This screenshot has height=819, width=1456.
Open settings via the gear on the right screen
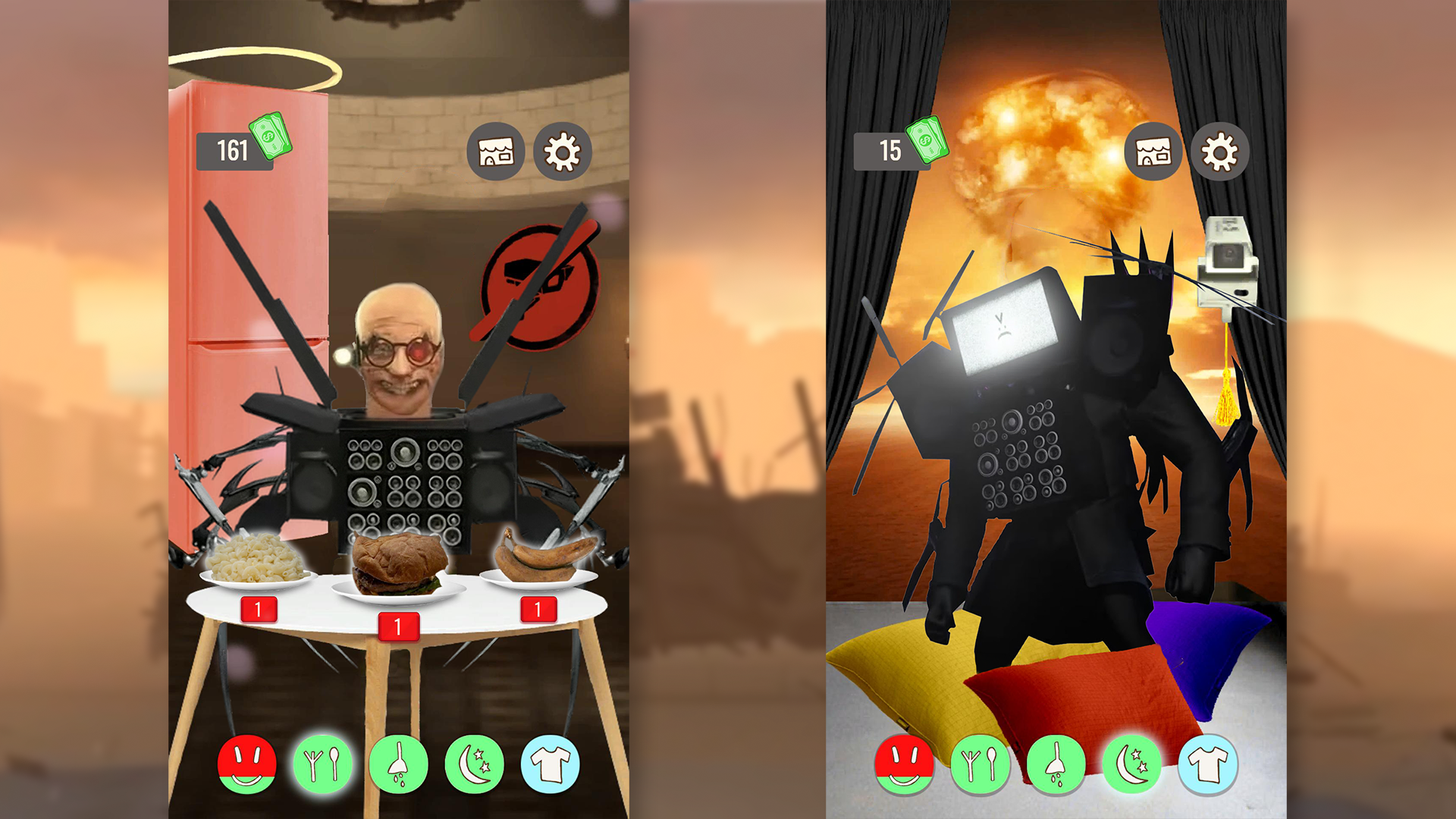(x=1221, y=151)
